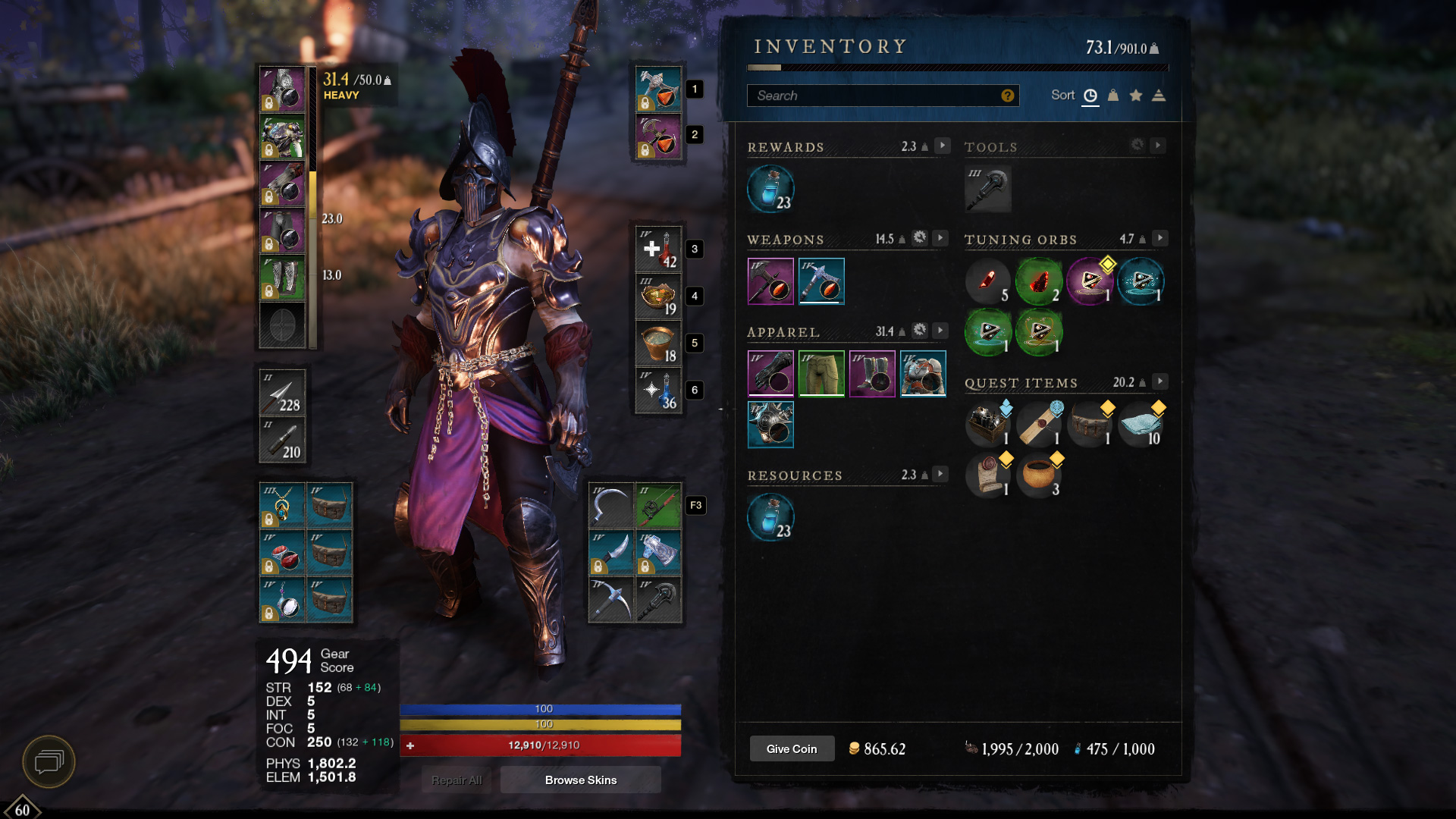Viewport: 1456px width, 819px height.
Task: Choose the food bowl quickslot with 19
Action: click(658, 297)
